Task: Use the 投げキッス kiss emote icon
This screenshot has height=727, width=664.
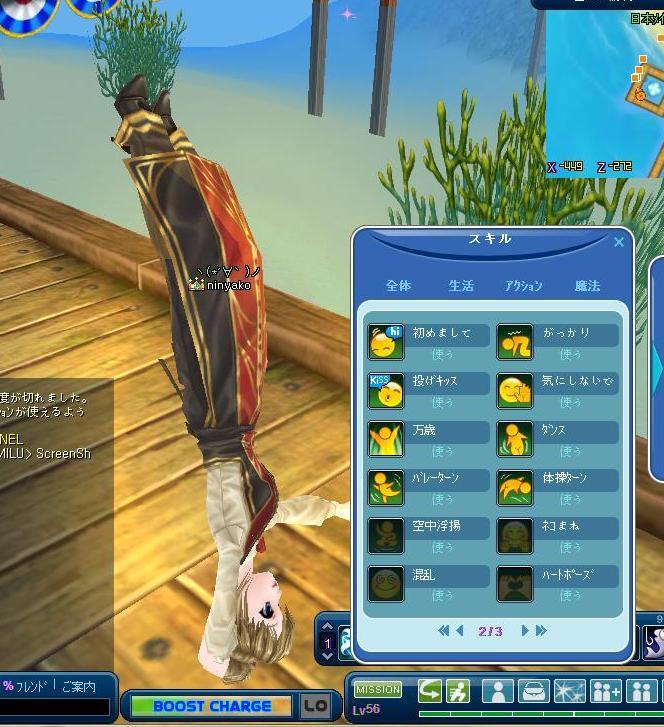Action: [386, 391]
